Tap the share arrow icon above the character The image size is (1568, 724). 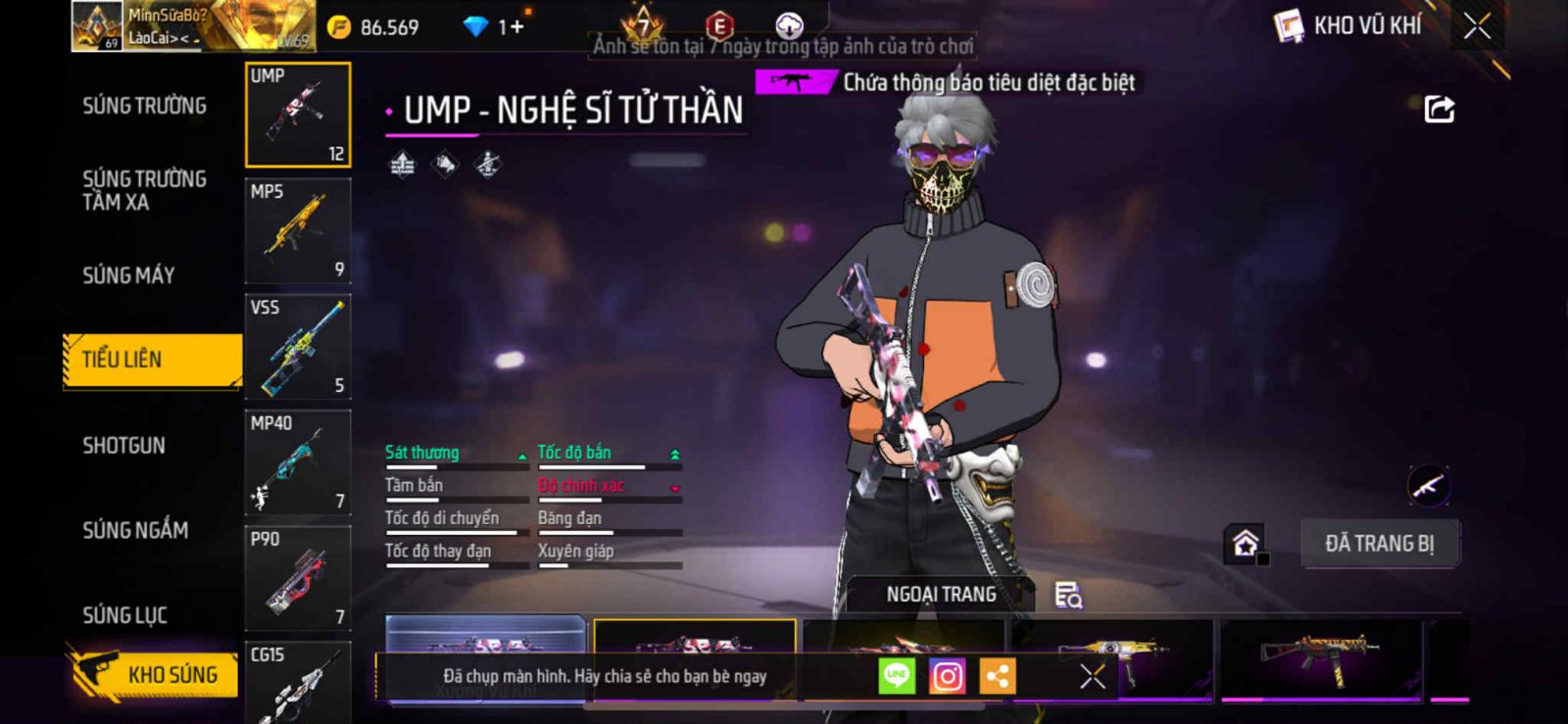[1439, 109]
